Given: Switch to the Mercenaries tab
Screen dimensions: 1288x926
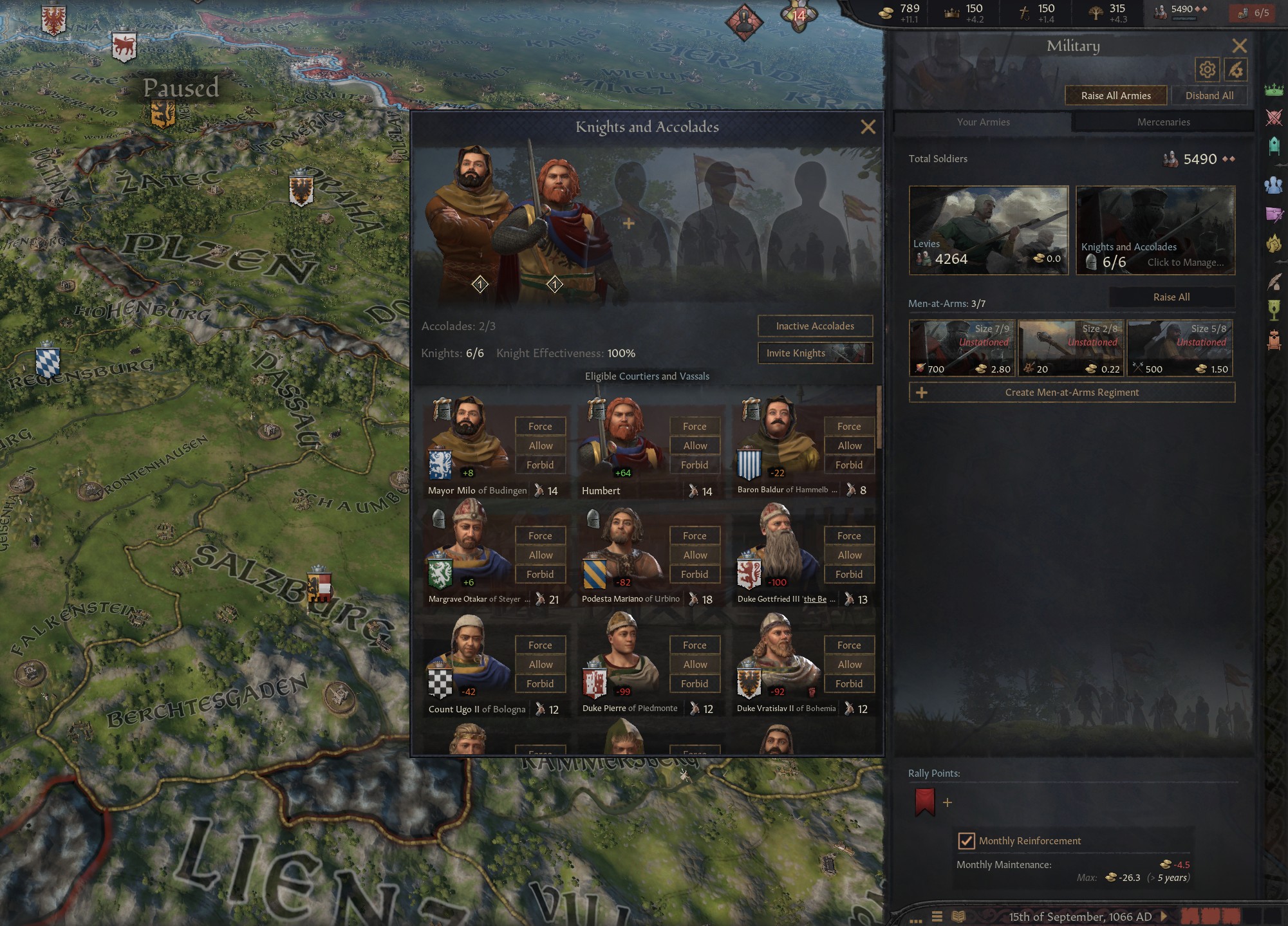Looking at the screenshot, I should (x=1163, y=122).
